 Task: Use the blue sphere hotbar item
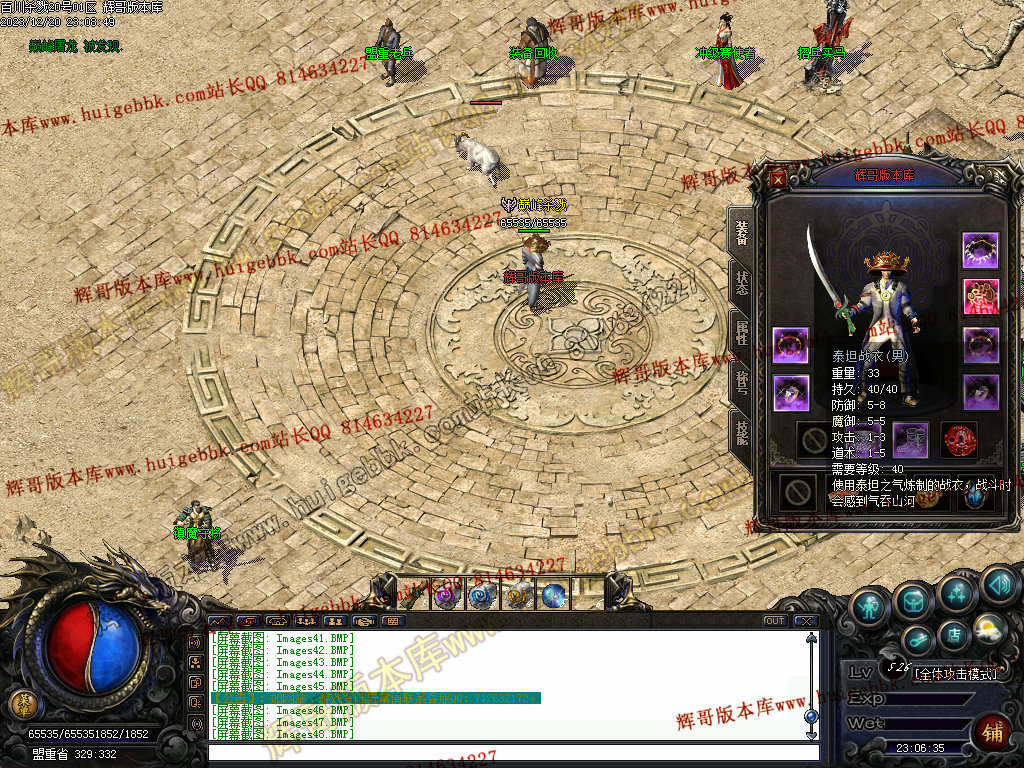(x=553, y=596)
